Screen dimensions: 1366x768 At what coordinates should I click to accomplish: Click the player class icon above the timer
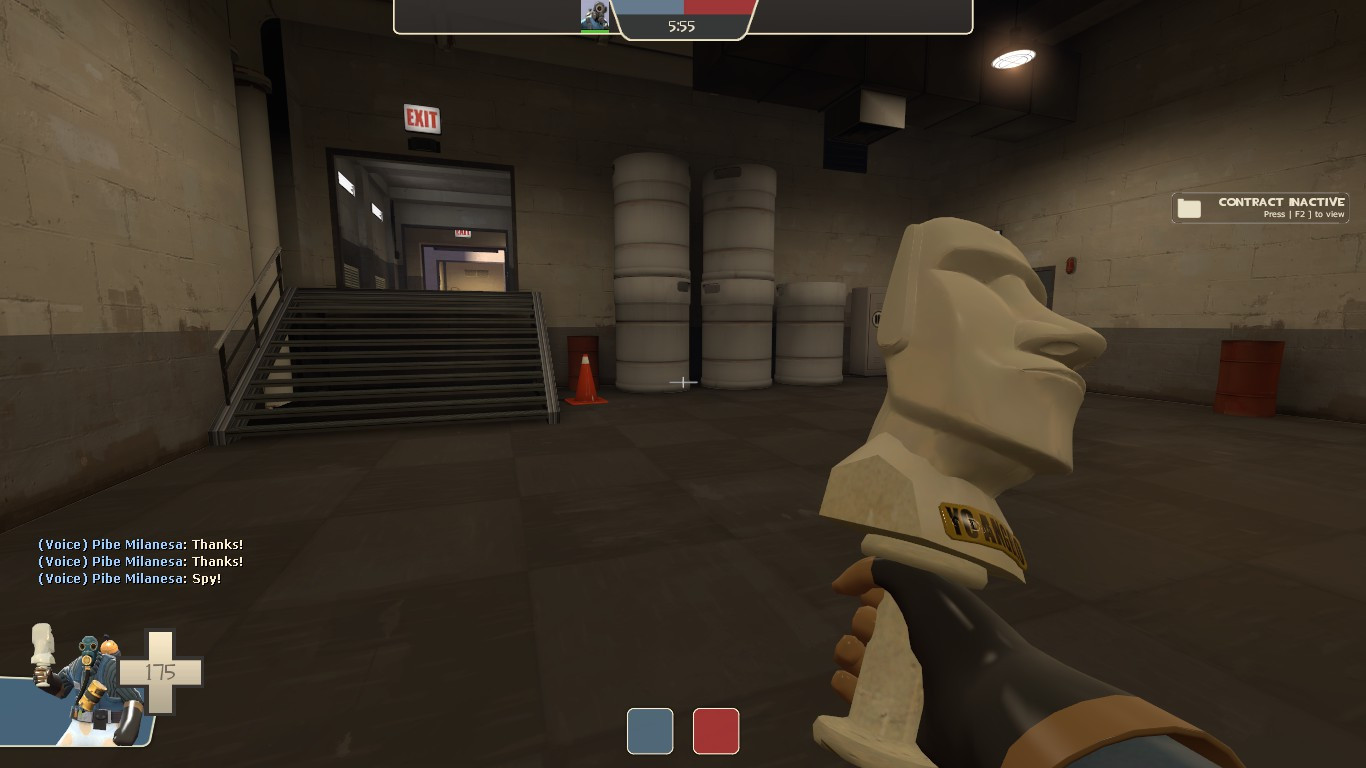click(x=593, y=14)
